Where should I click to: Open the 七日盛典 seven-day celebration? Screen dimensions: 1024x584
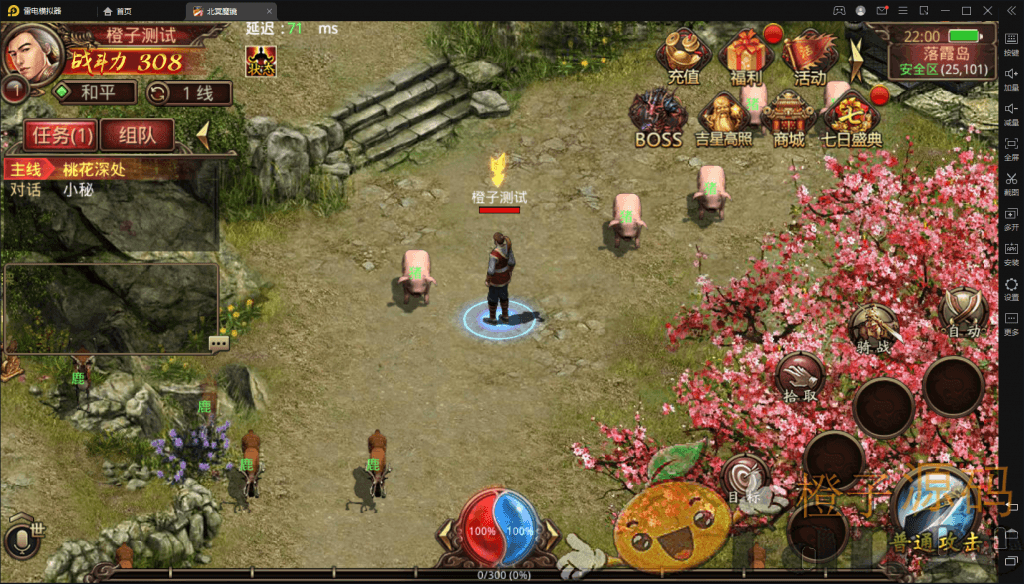pos(851,120)
